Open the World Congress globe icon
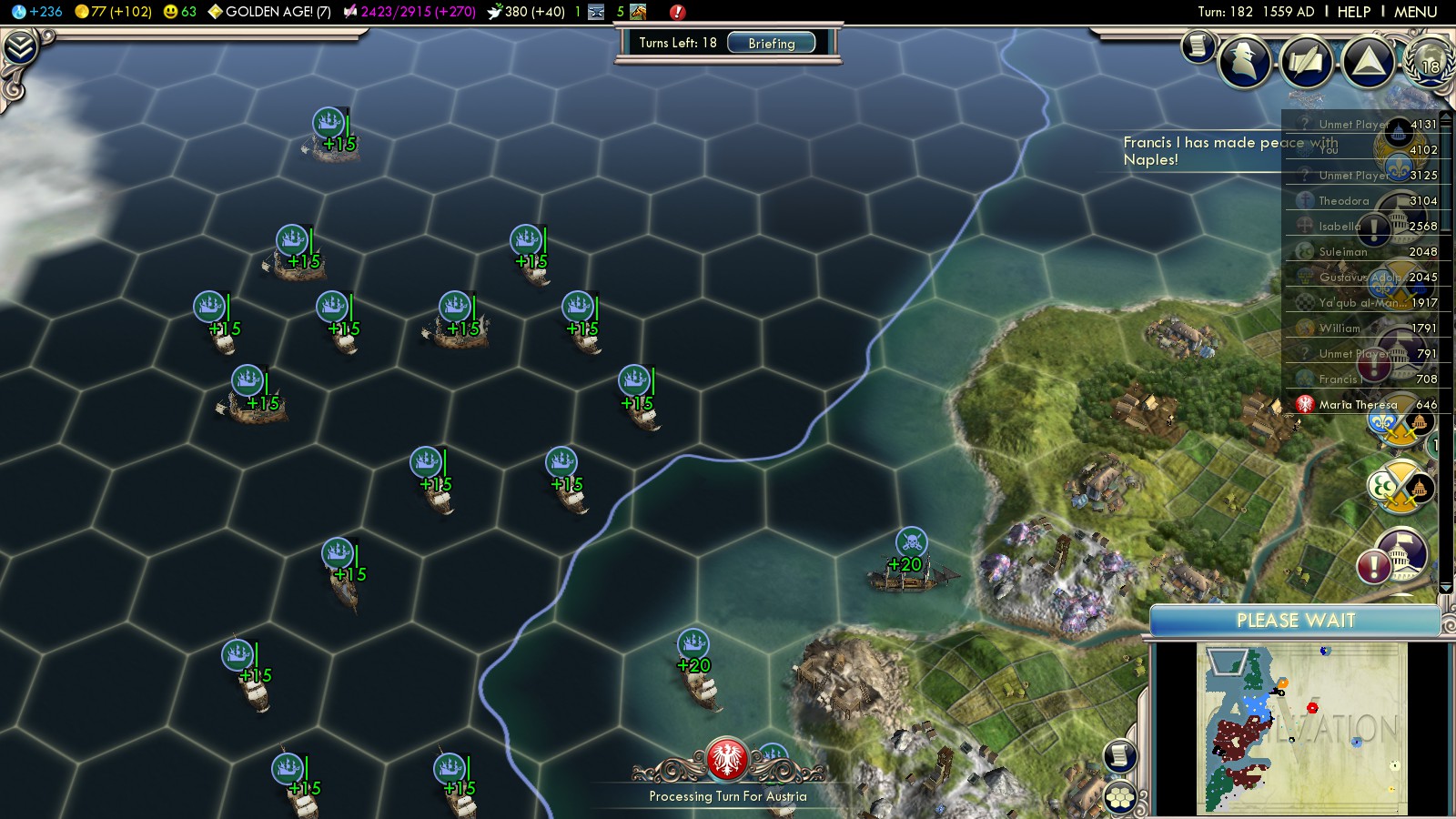This screenshot has height=819, width=1456. [1428, 62]
